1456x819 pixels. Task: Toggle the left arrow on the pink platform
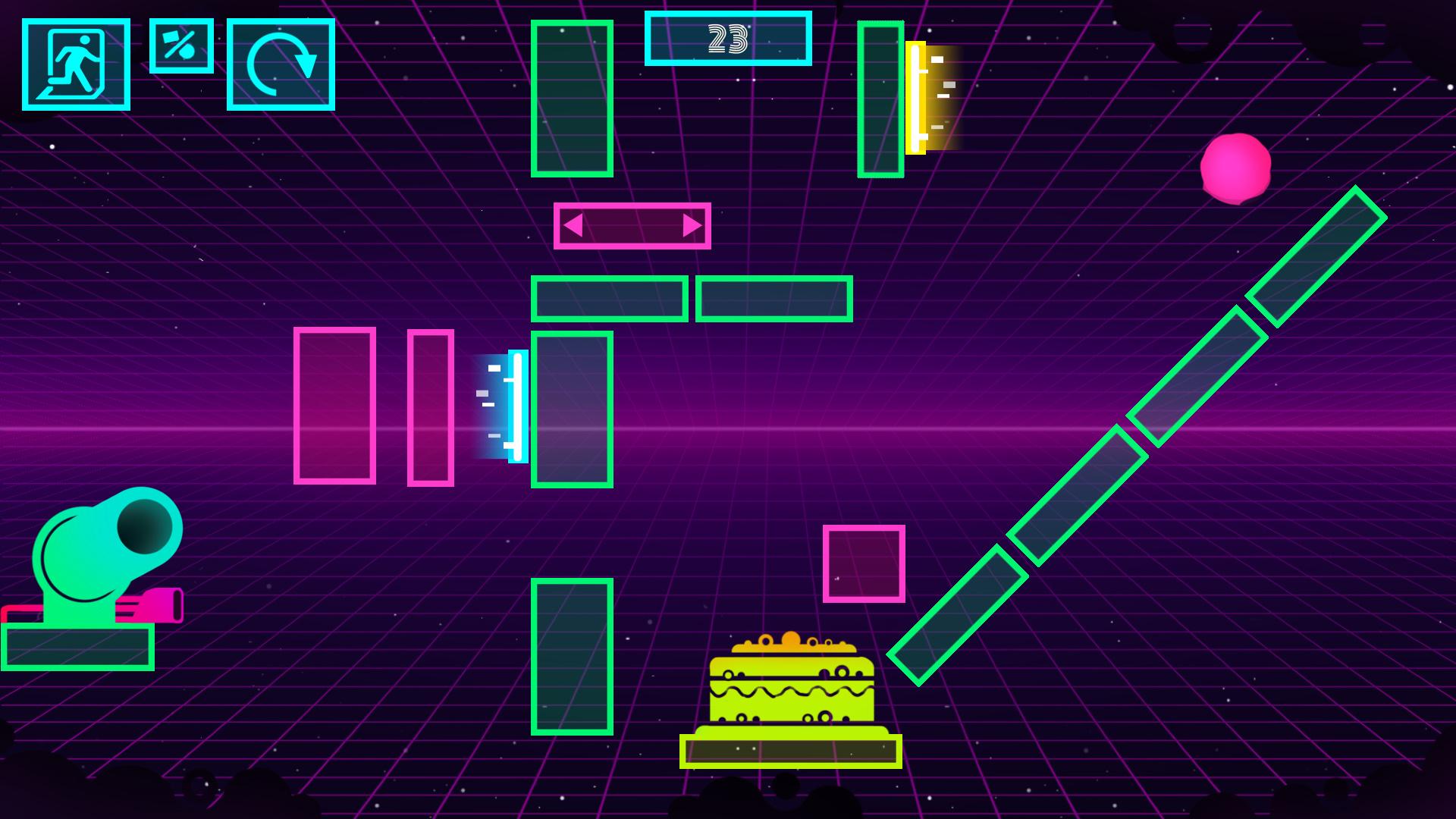tap(574, 225)
